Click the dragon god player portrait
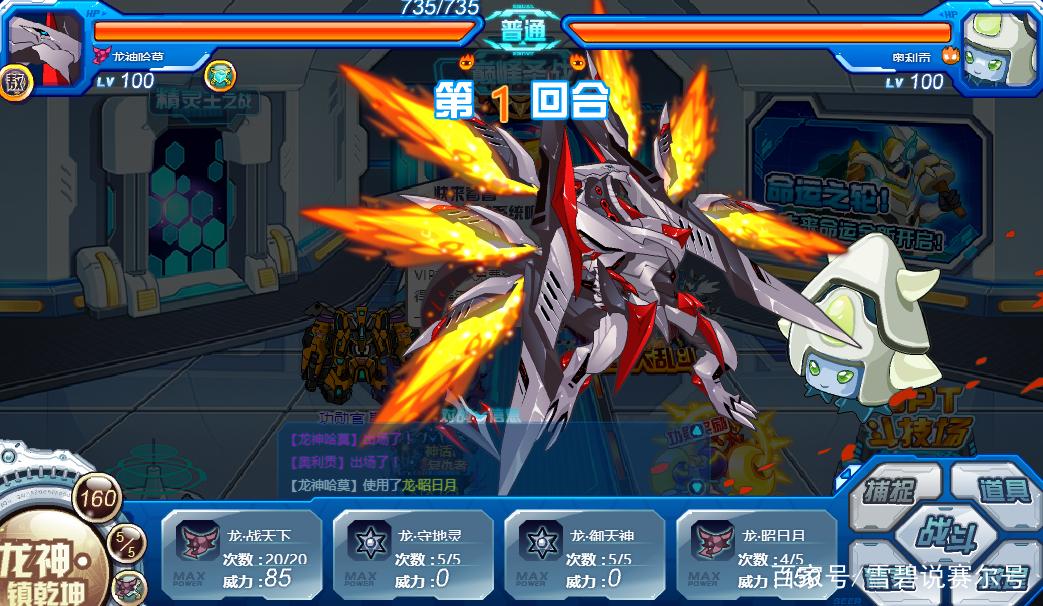1043x606 pixels. click(x=43, y=40)
